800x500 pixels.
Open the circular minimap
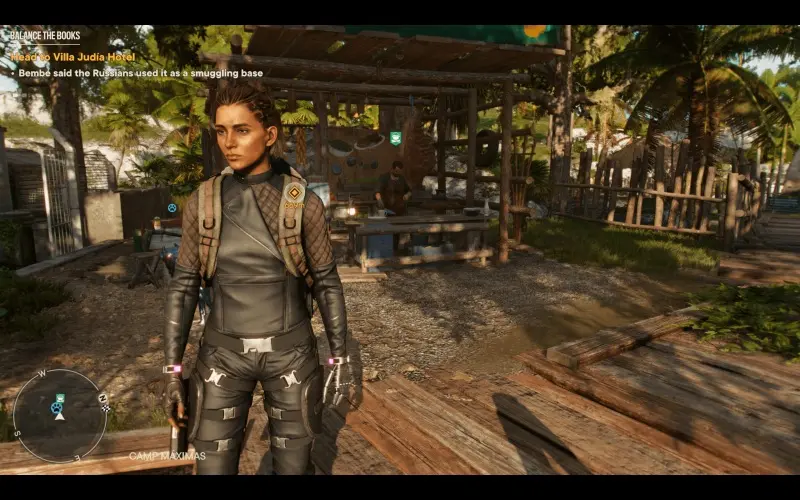59,415
